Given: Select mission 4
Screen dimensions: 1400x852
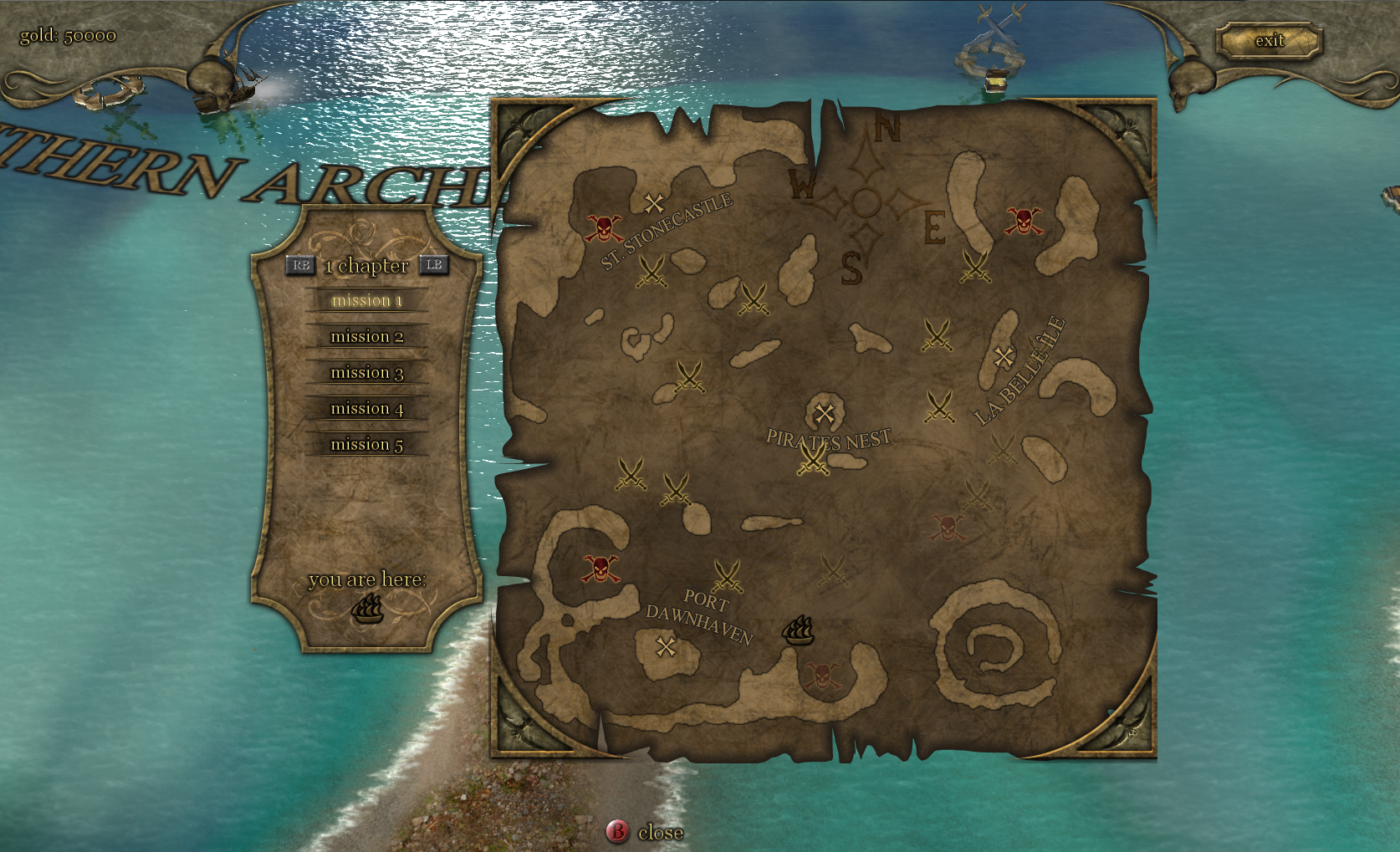Looking at the screenshot, I should tap(367, 408).
